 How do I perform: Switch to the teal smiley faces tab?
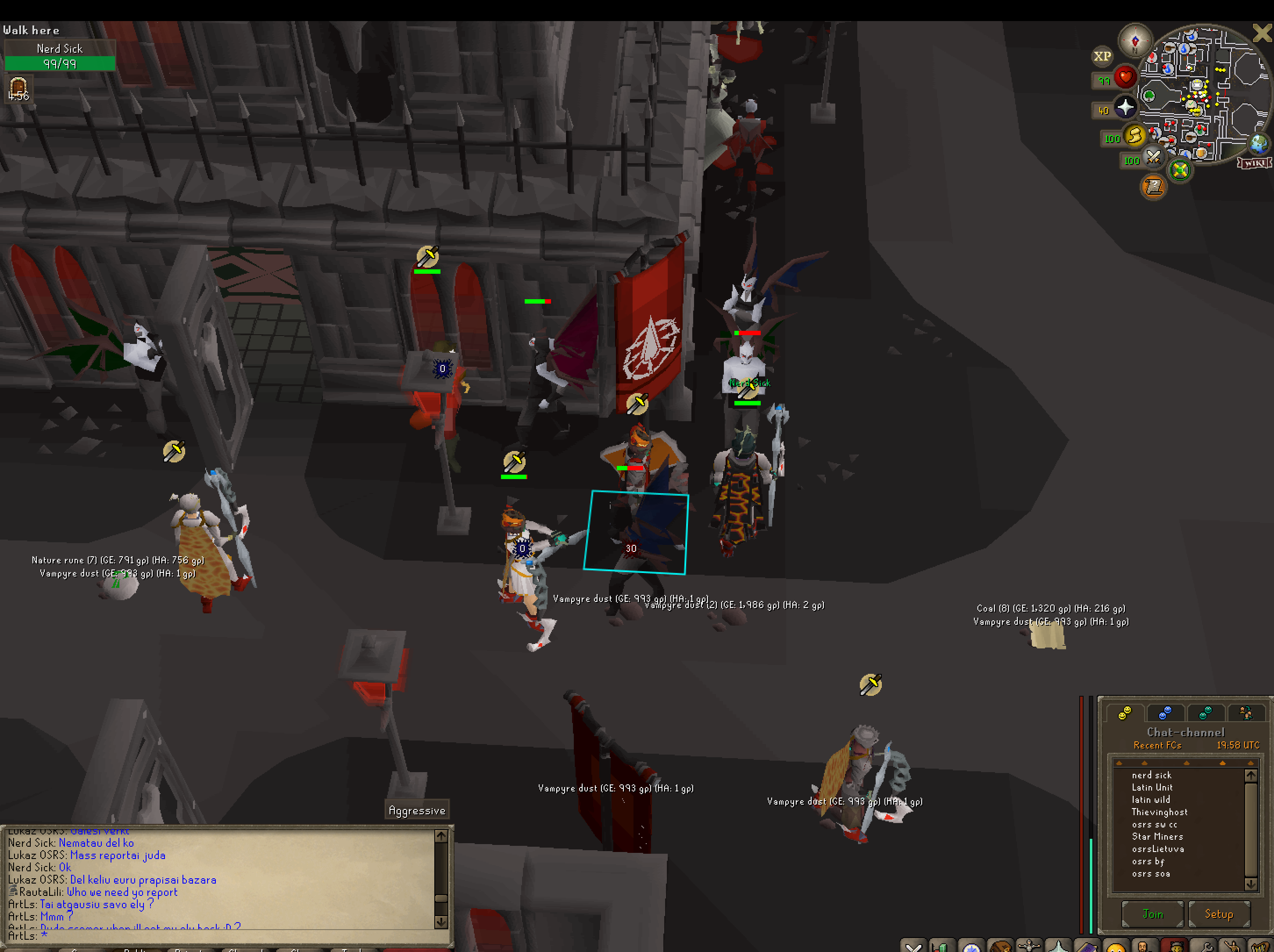click(x=1205, y=713)
